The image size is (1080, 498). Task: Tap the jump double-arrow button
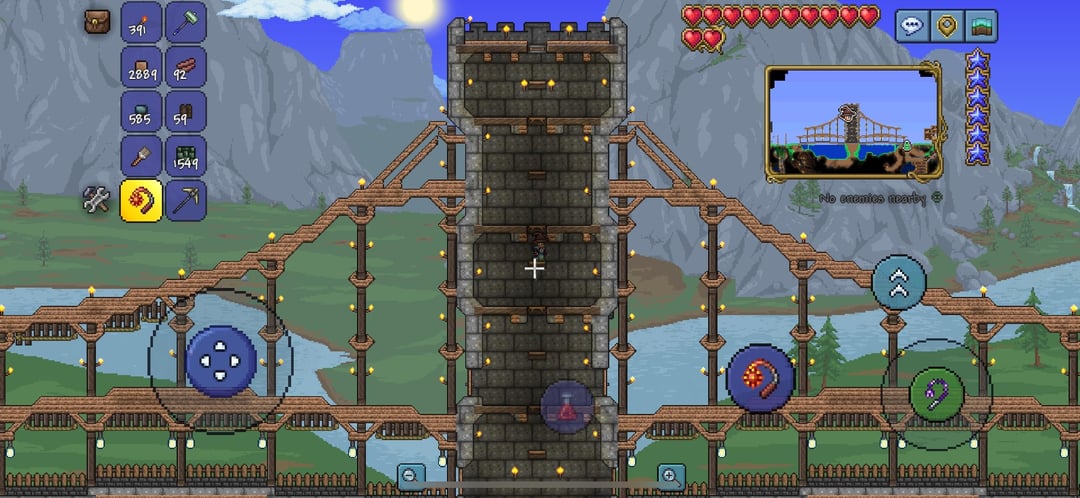(x=899, y=281)
